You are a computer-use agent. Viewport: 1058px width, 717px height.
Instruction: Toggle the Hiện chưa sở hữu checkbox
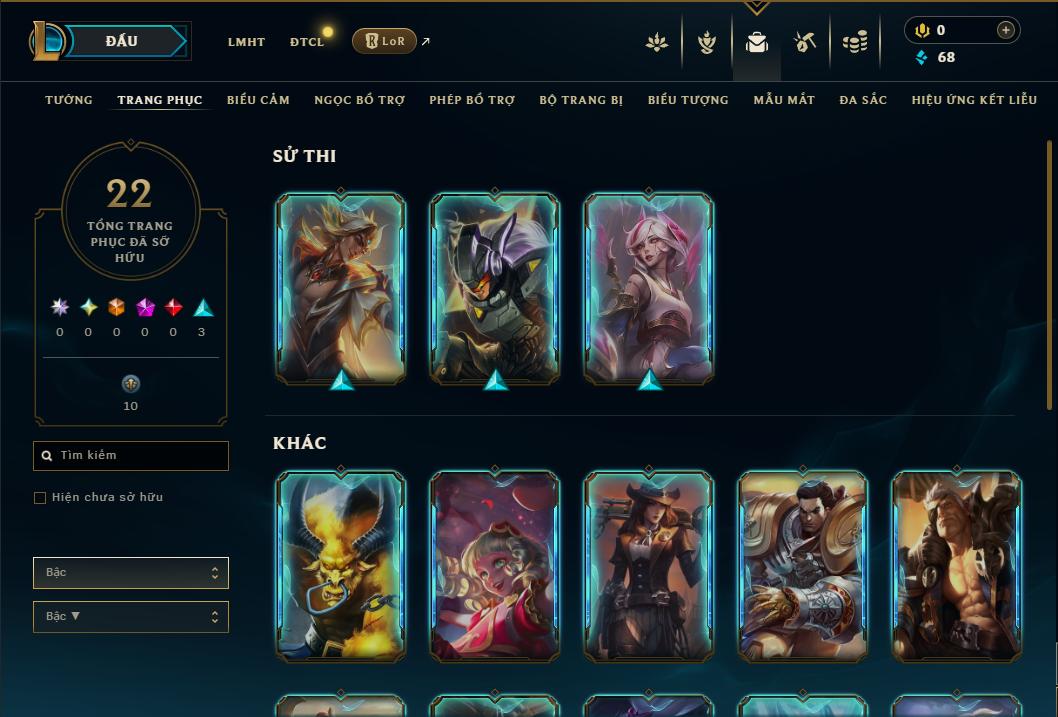(40, 498)
